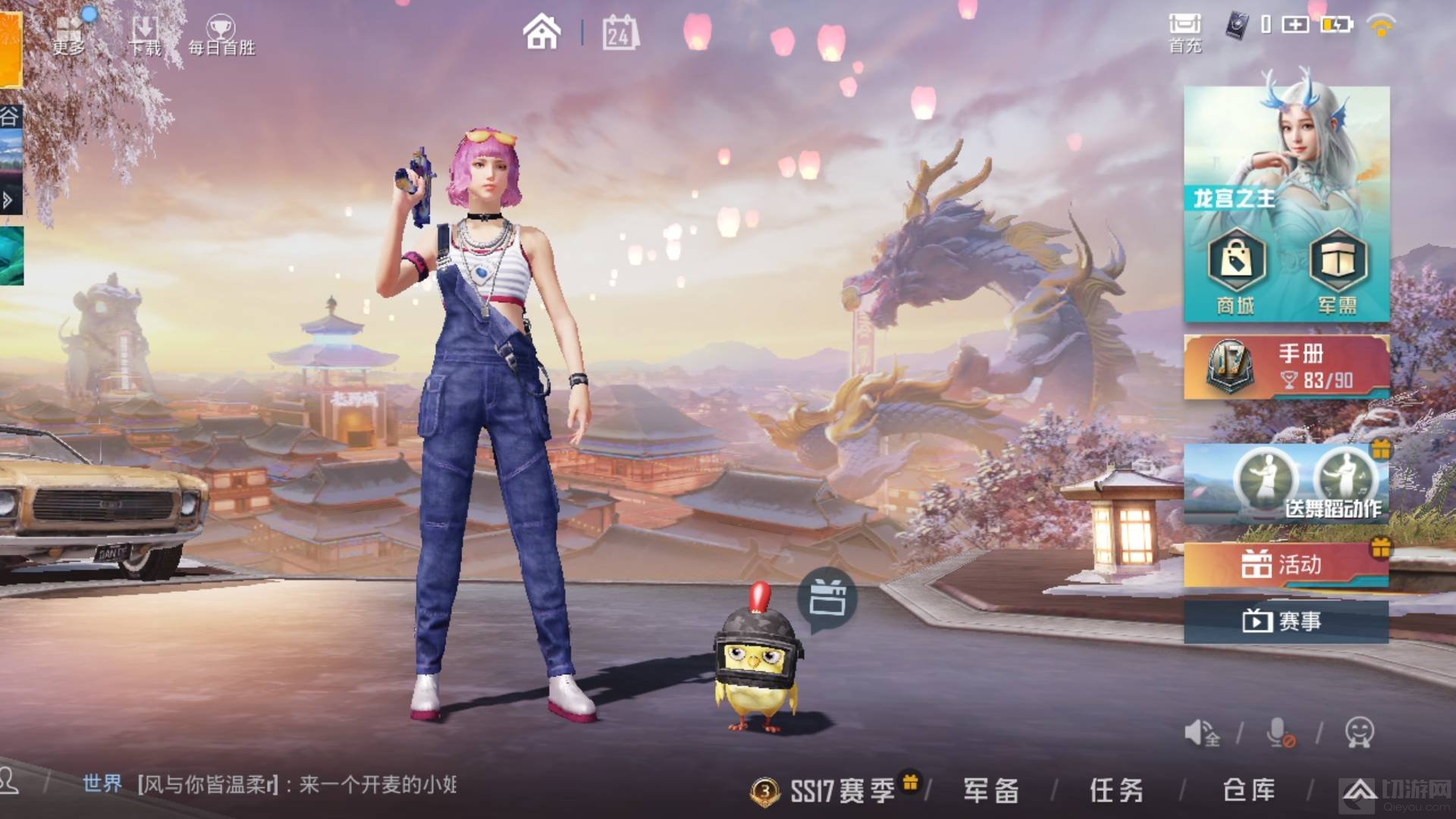Open the 更多 (More) menu

(68, 34)
